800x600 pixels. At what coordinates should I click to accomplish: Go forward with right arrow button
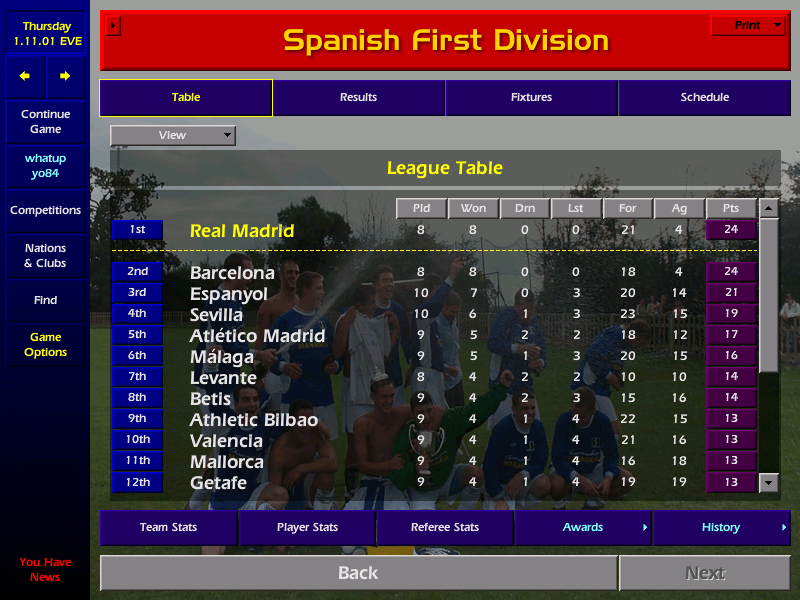(65, 76)
